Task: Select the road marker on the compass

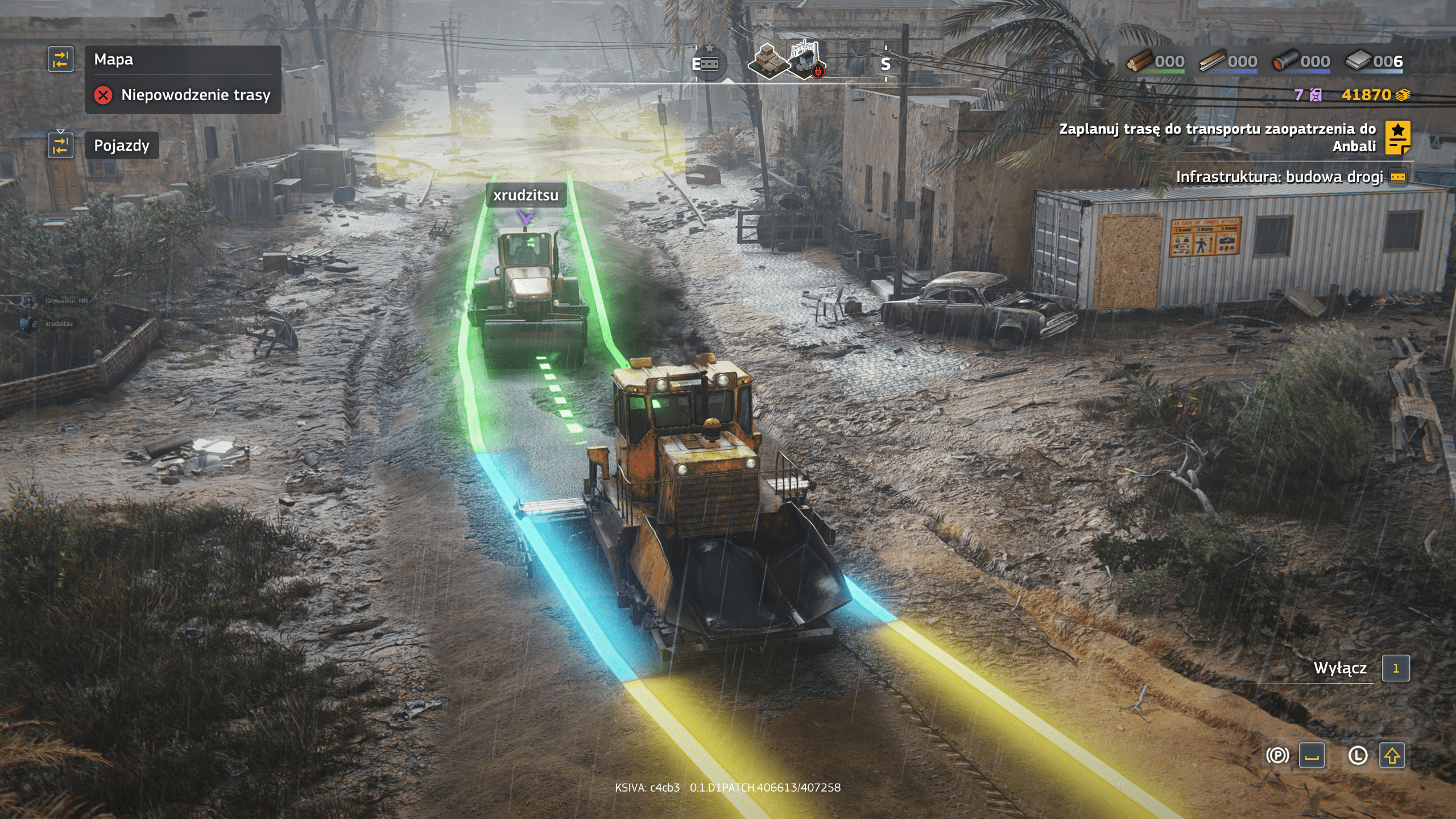Action: (x=706, y=63)
